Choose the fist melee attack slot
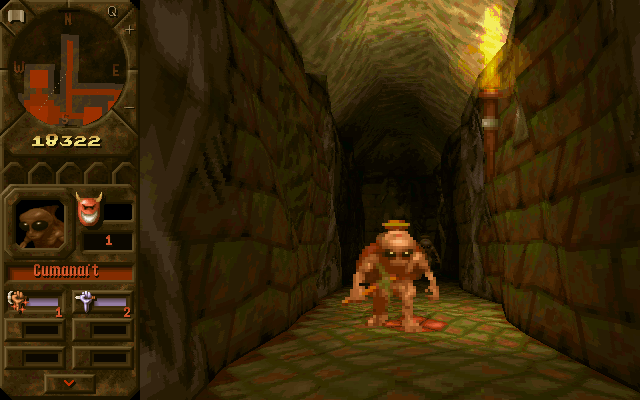This screenshot has width=640, height=400. [x=38, y=301]
